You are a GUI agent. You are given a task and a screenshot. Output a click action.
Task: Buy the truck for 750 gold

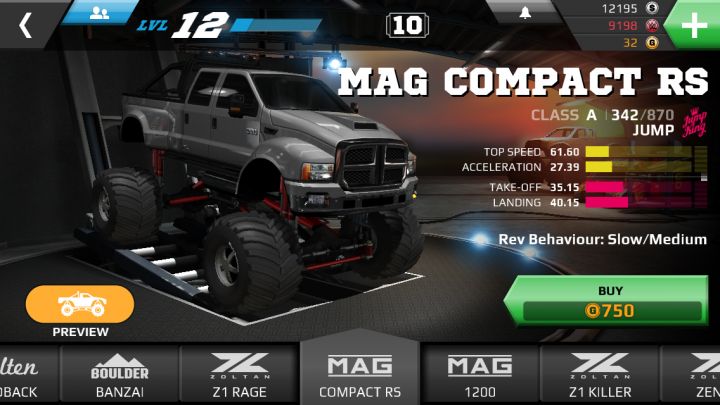pyautogui.click(x=610, y=301)
